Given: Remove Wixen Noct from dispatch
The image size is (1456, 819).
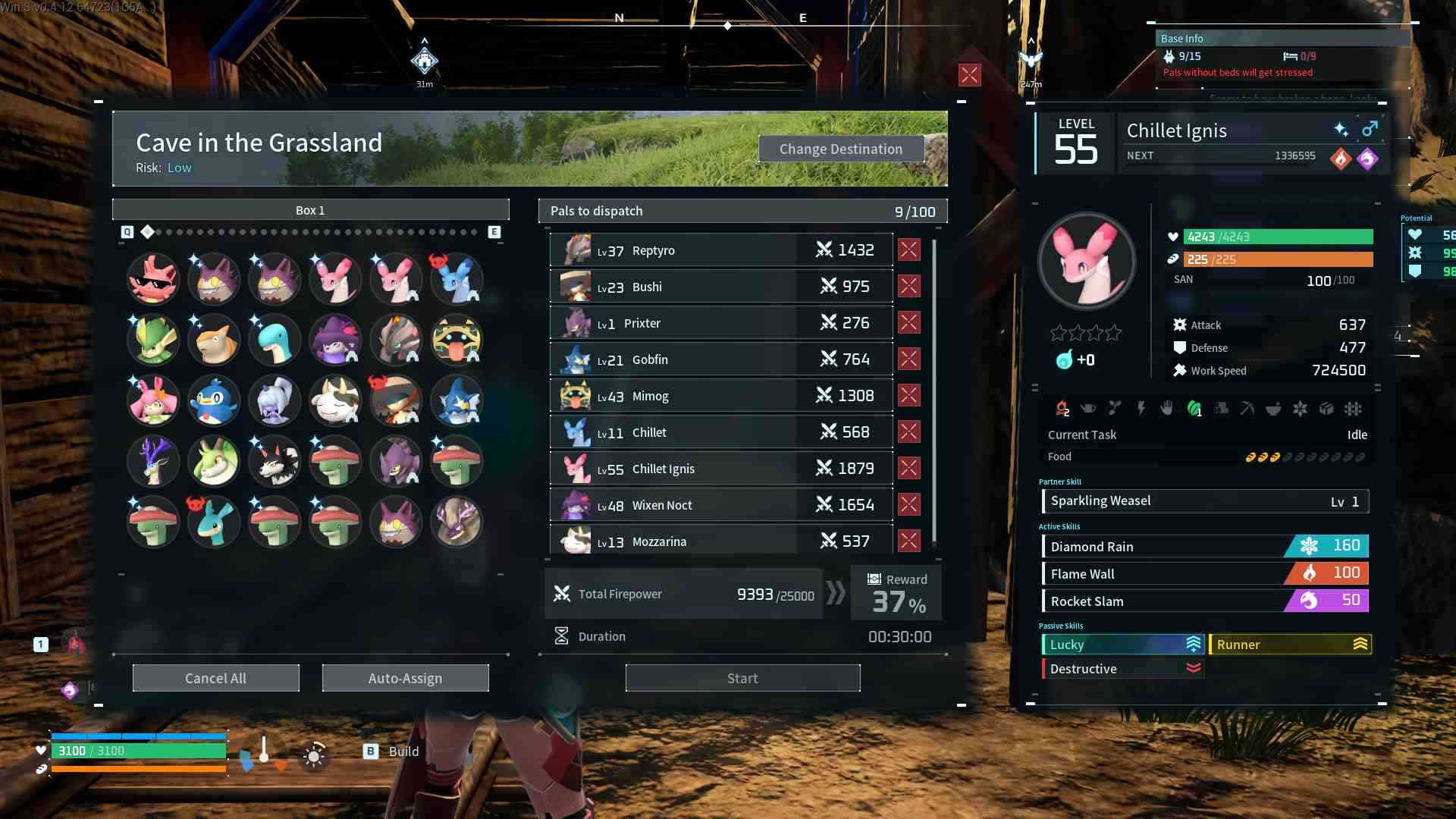Looking at the screenshot, I should [x=908, y=504].
